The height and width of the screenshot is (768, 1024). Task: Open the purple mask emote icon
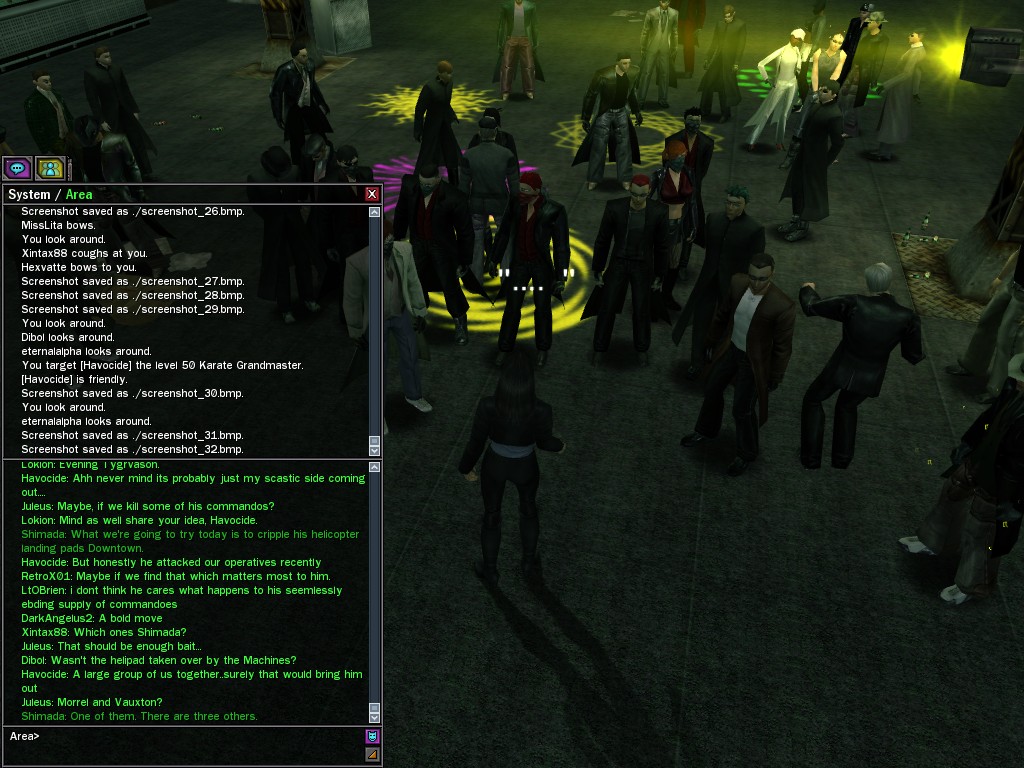(372, 736)
